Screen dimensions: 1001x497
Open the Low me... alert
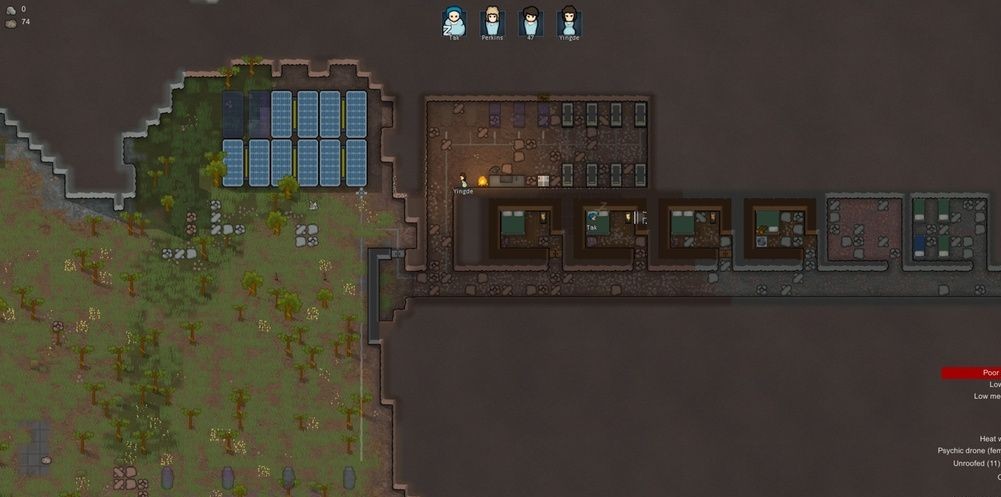coord(987,397)
